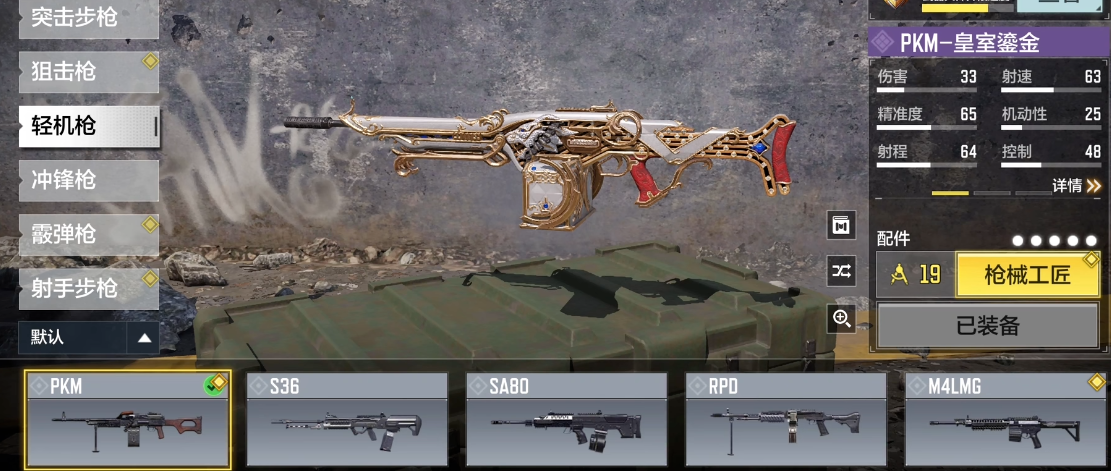This screenshot has width=1111, height=471.
Task: Select the PKM weapon card
Action: [128, 421]
